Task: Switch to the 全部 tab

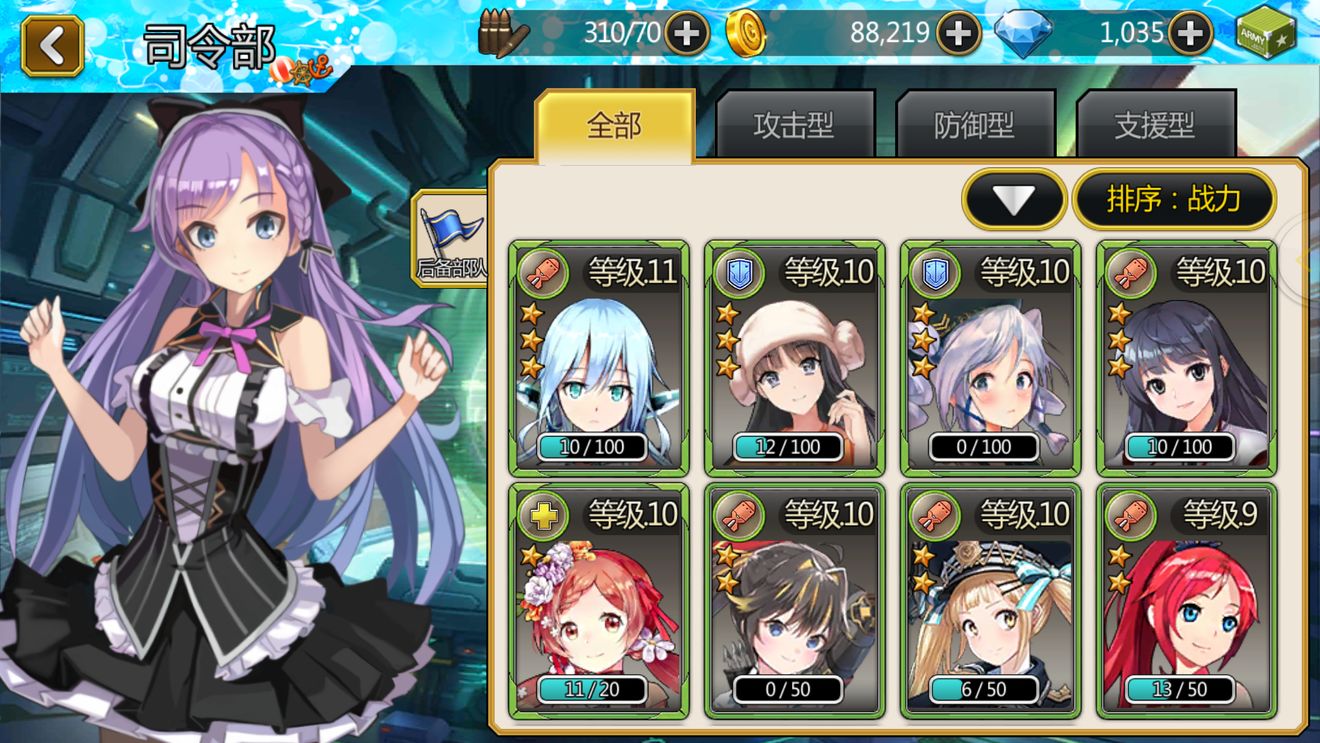Action: (614, 126)
